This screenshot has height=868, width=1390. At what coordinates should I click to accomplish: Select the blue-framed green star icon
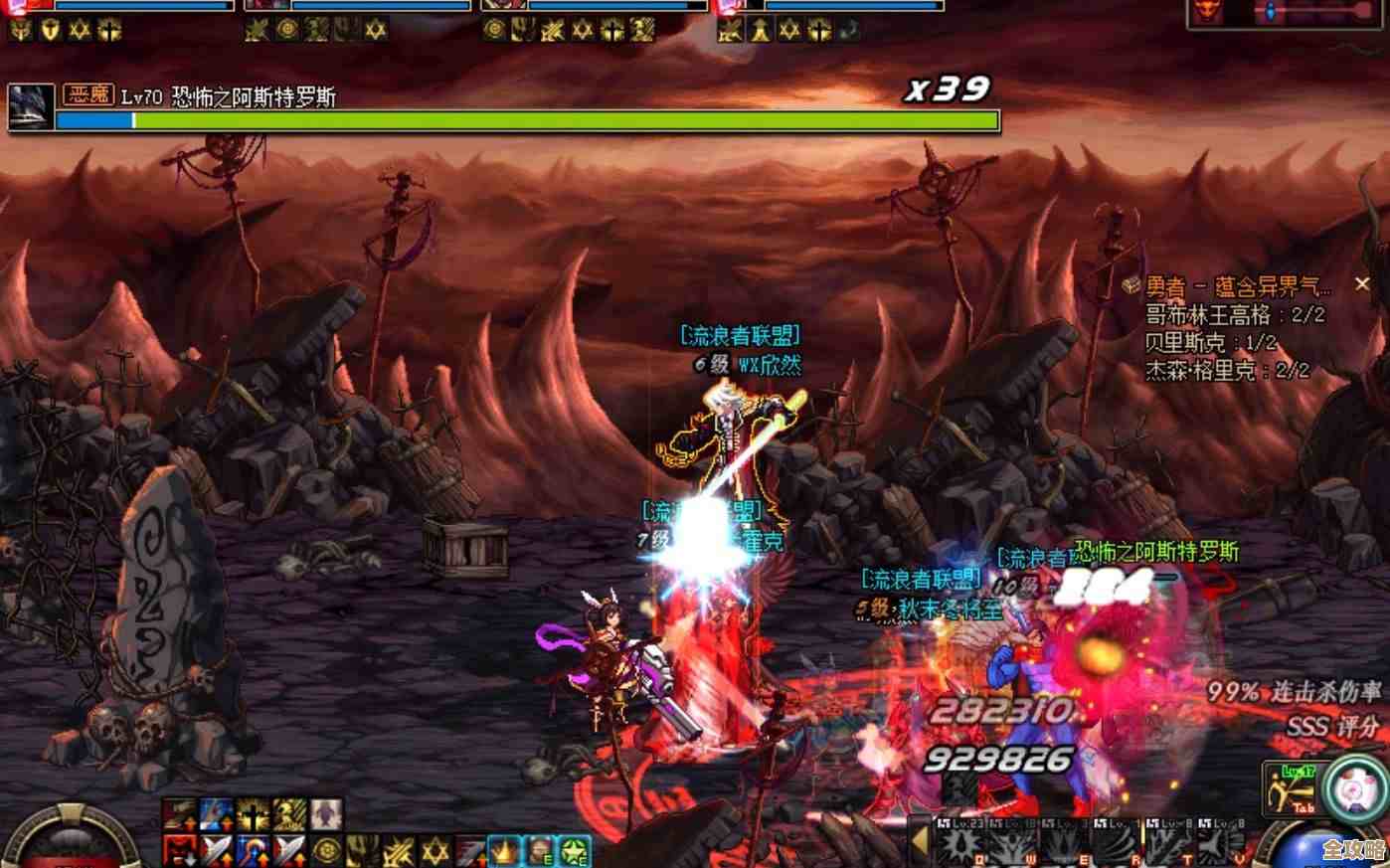click(574, 851)
